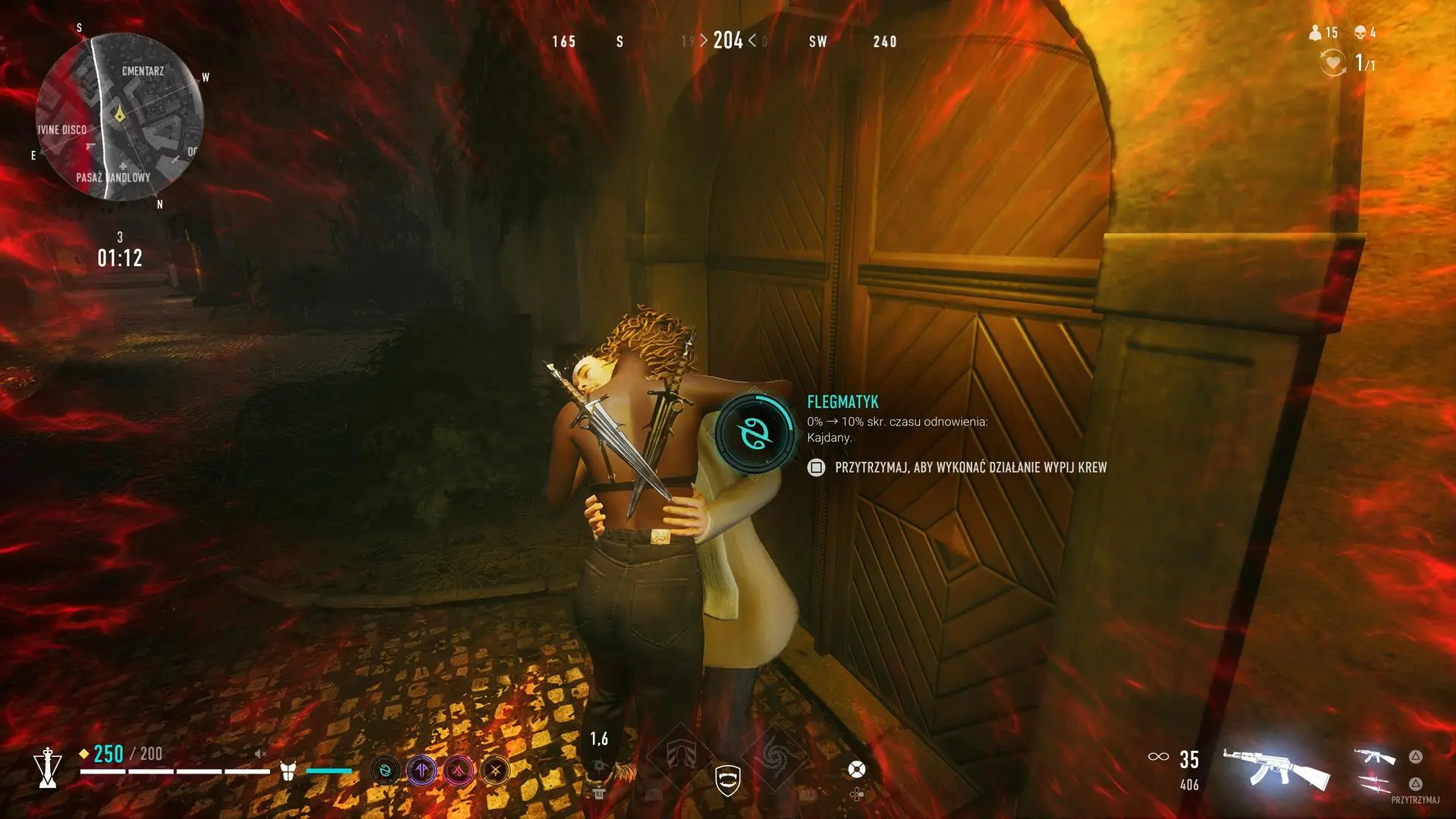Switch to the small secondary rifle icon
The height and width of the screenshot is (819, 1456).
[x=1375, y=757]
